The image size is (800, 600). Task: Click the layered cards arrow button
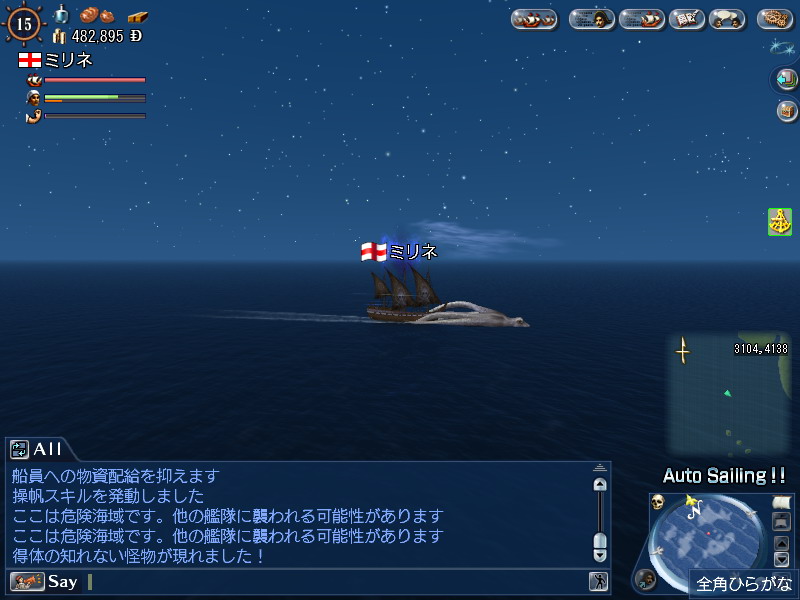click(785, 79)
